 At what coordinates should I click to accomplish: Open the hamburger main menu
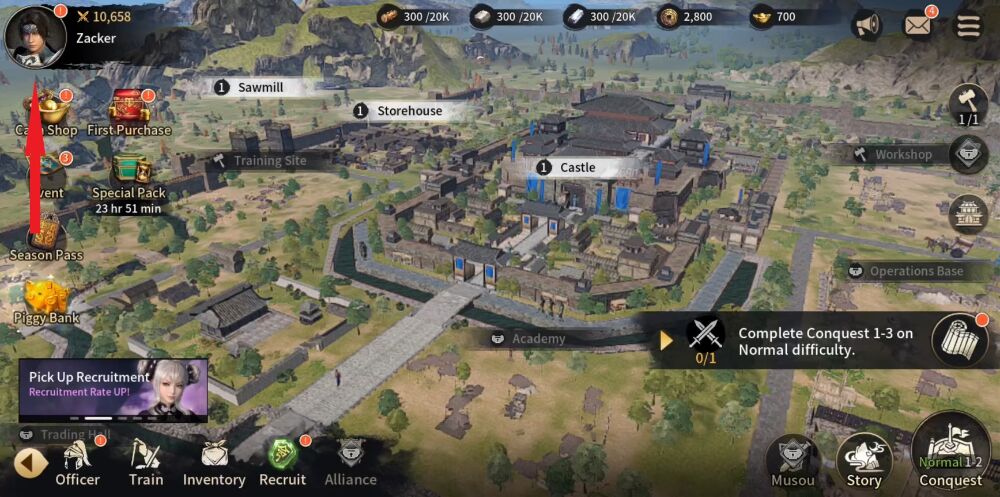968,26
